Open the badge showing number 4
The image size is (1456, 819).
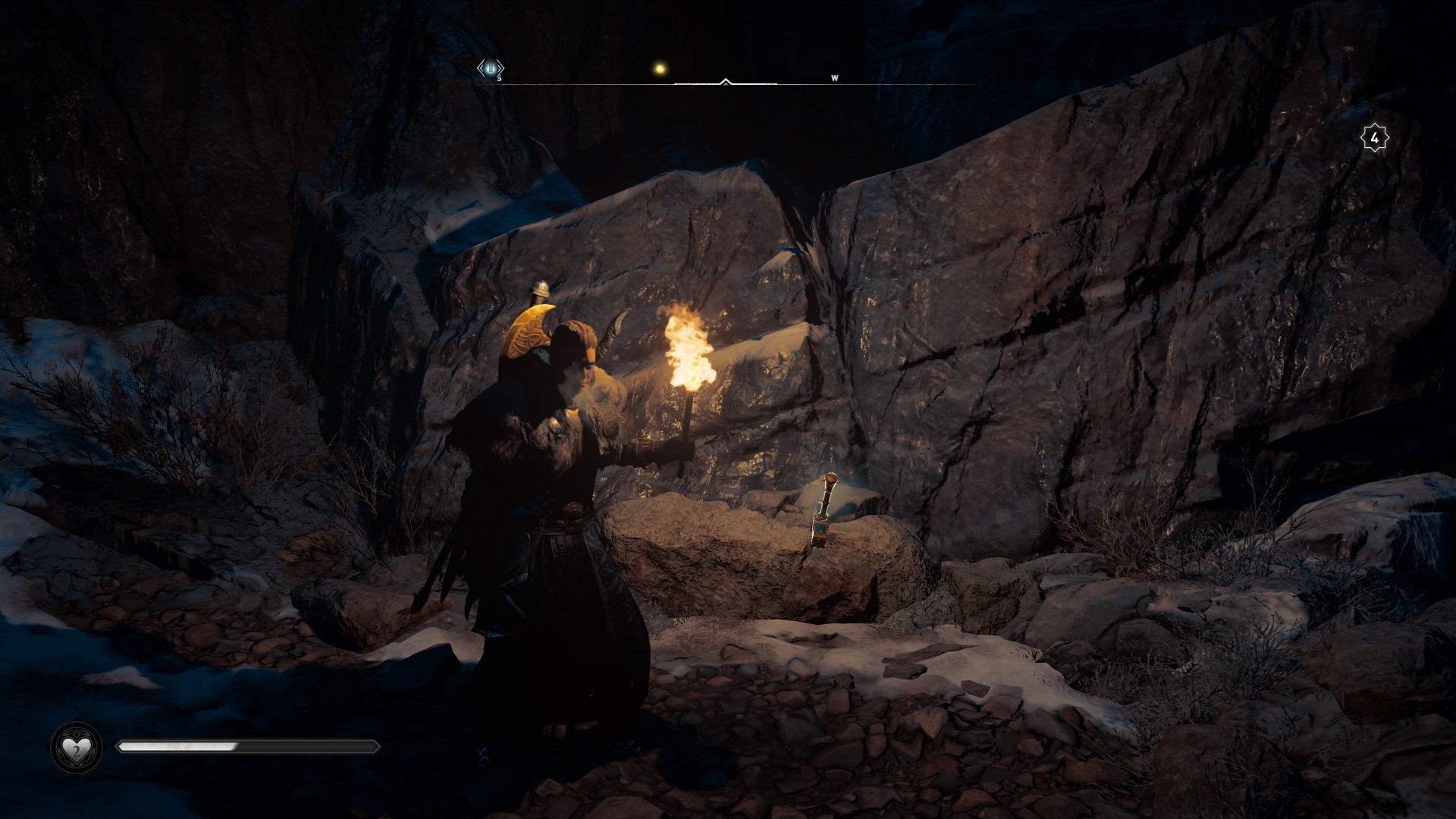(x=1374, y=138)
